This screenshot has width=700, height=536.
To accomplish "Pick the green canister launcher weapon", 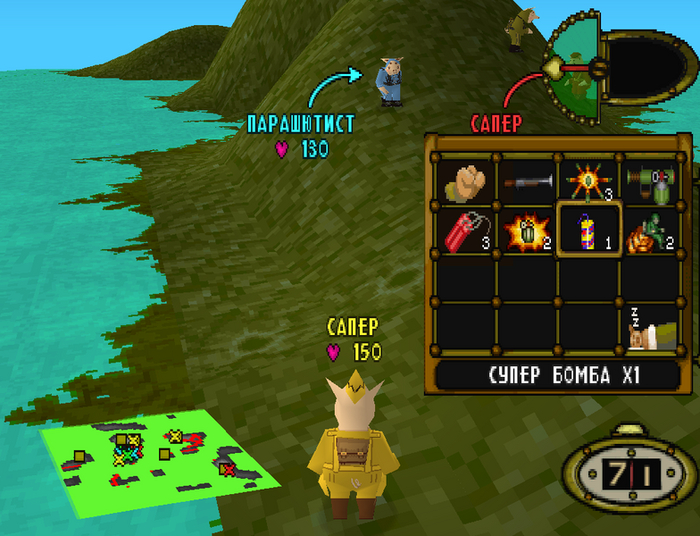I will pos(652,181).
